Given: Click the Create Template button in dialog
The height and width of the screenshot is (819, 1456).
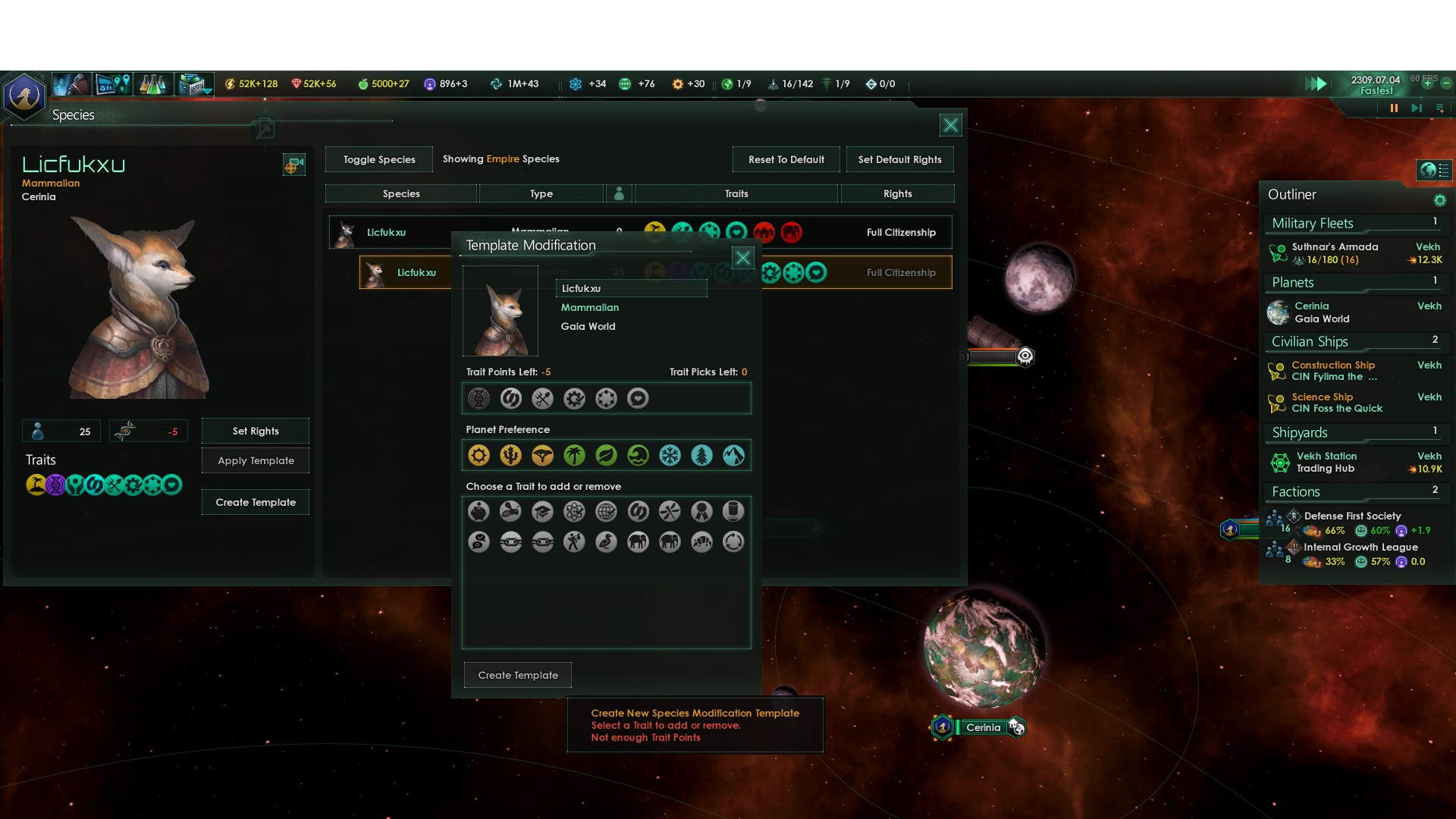Looking at the screenshot, I should [518, 675].
